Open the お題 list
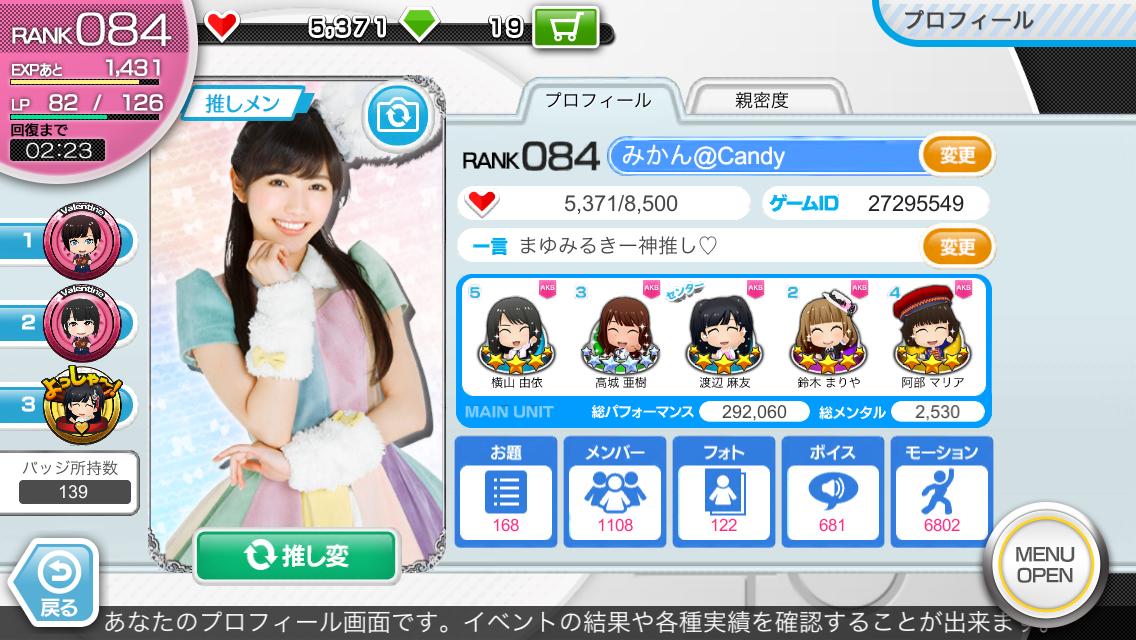Screen dimensions: 1136x640 [506, 490]
